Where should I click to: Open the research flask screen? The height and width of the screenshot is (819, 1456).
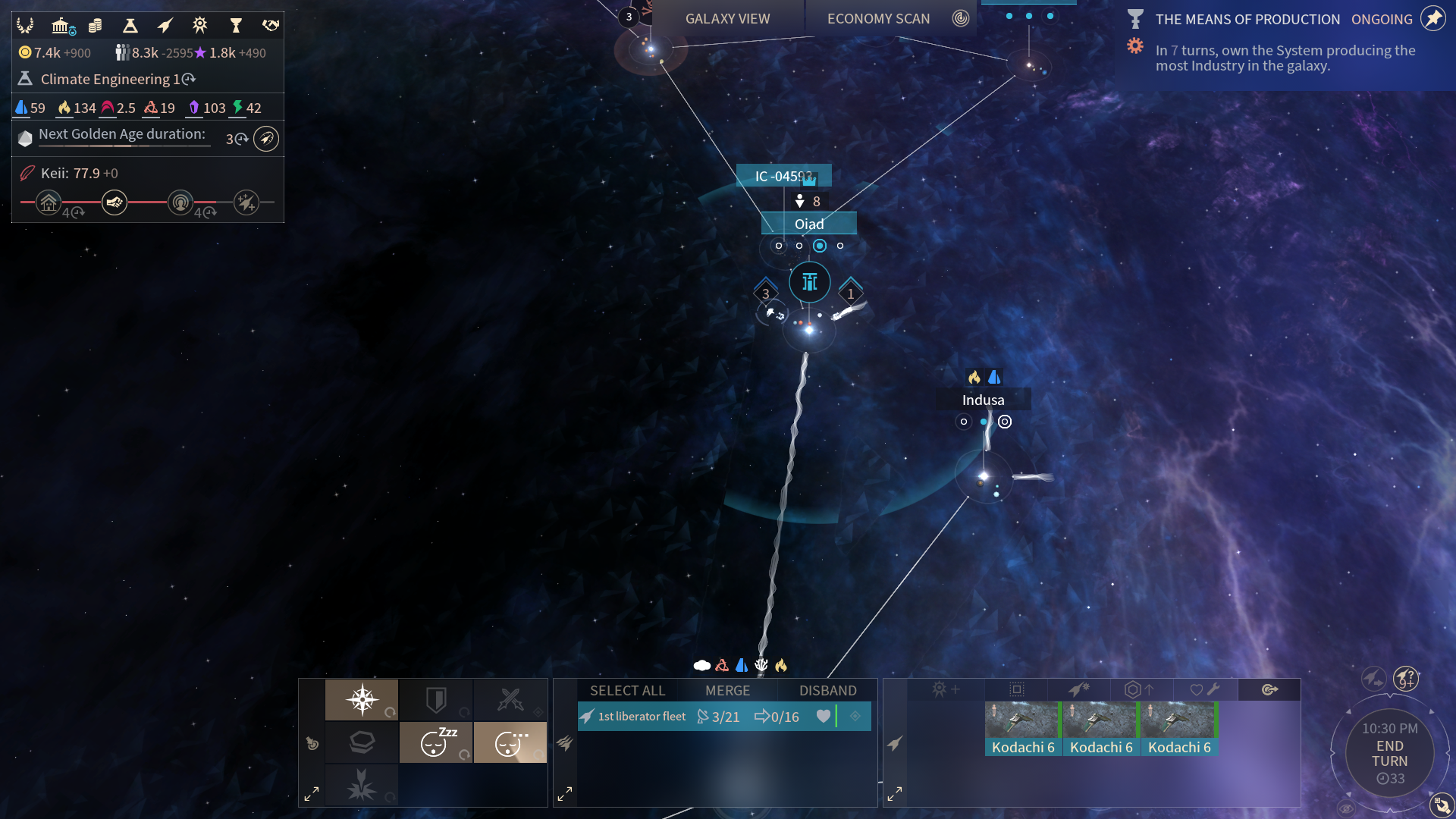pyautogui.click(x=130, y=26)
